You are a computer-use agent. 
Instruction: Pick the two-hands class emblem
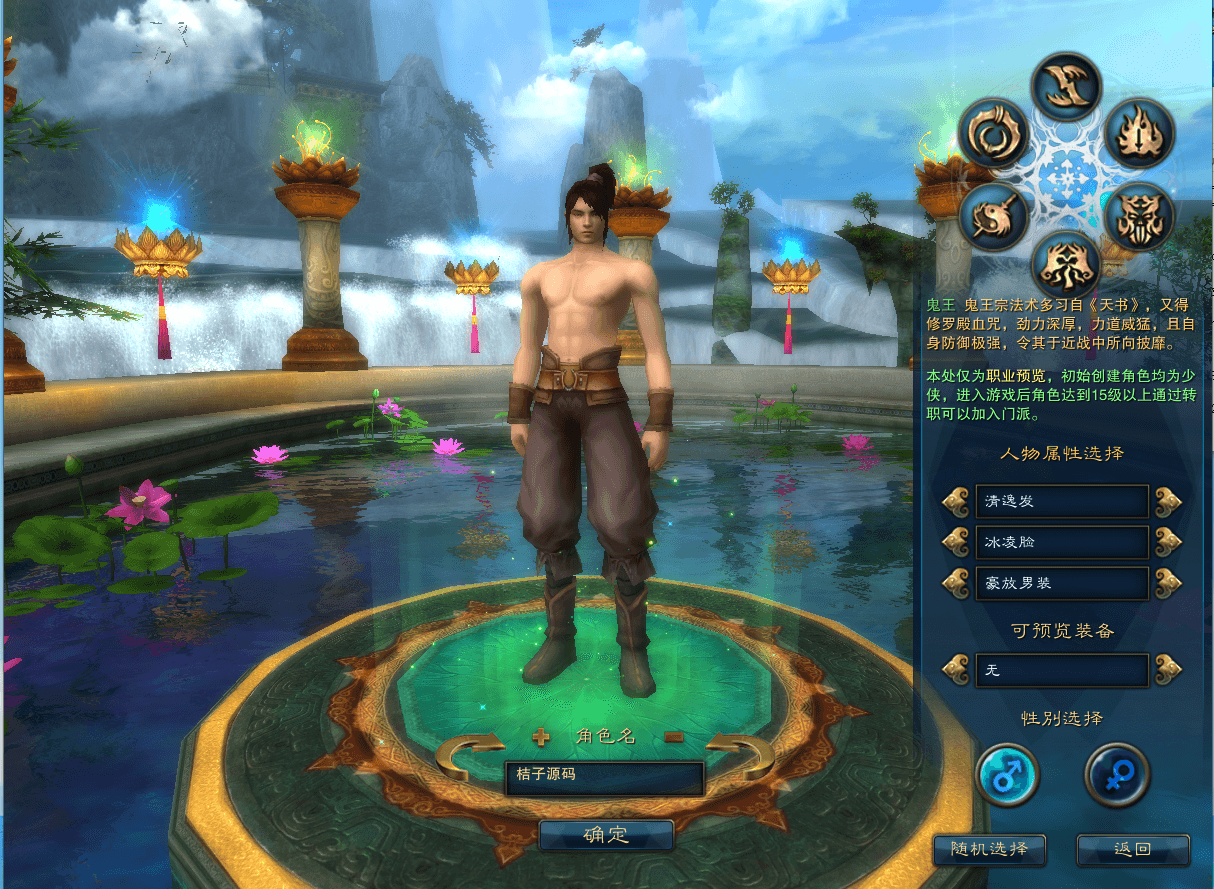click(x=1066, y=265)
